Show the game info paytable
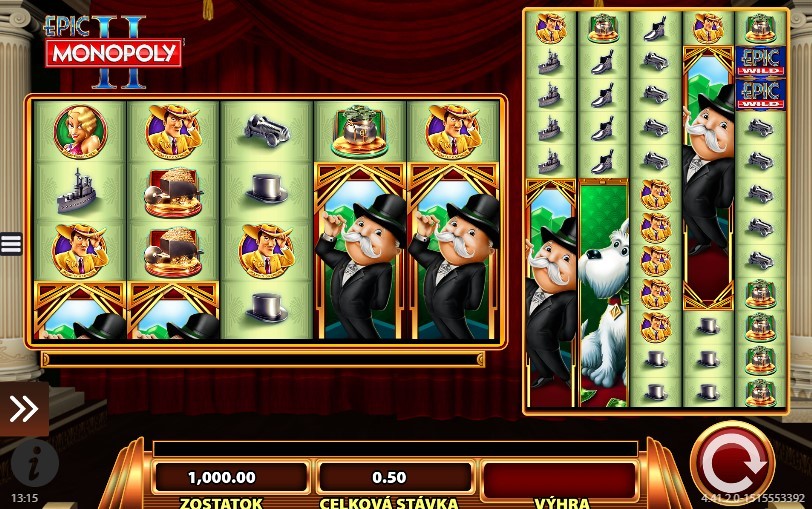The width and height of the screenshot is (812, 509). [x=35, y=463]
